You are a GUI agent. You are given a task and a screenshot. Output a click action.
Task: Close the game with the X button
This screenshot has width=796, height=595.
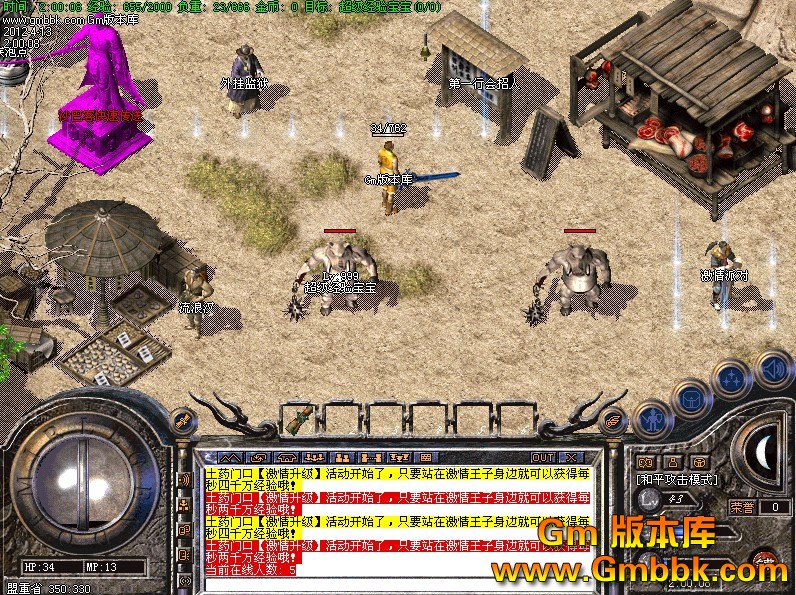[573, 457]
